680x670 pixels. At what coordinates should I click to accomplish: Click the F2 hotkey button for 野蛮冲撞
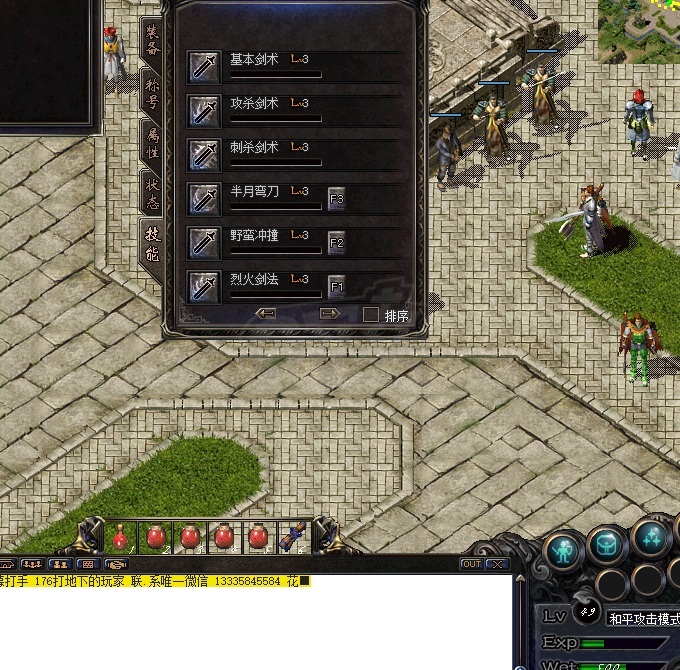[337, 243]
